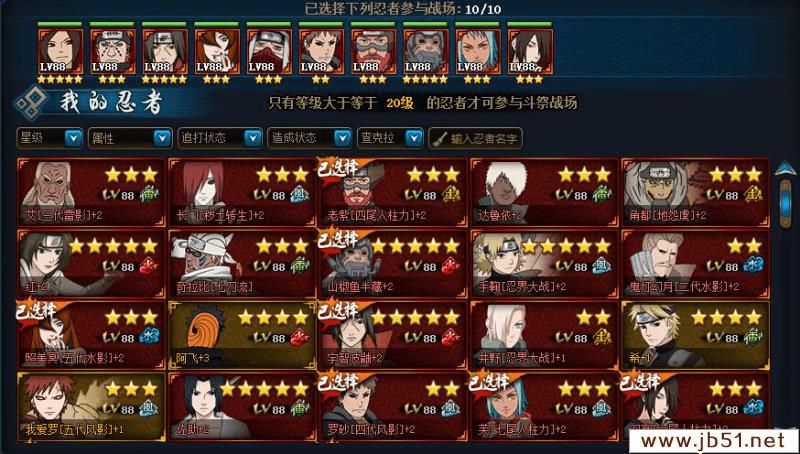This screenshot has height=454, width=800.
Task: Select the 手鞠[忍界大战] ninja card
Action: [542, 261]
